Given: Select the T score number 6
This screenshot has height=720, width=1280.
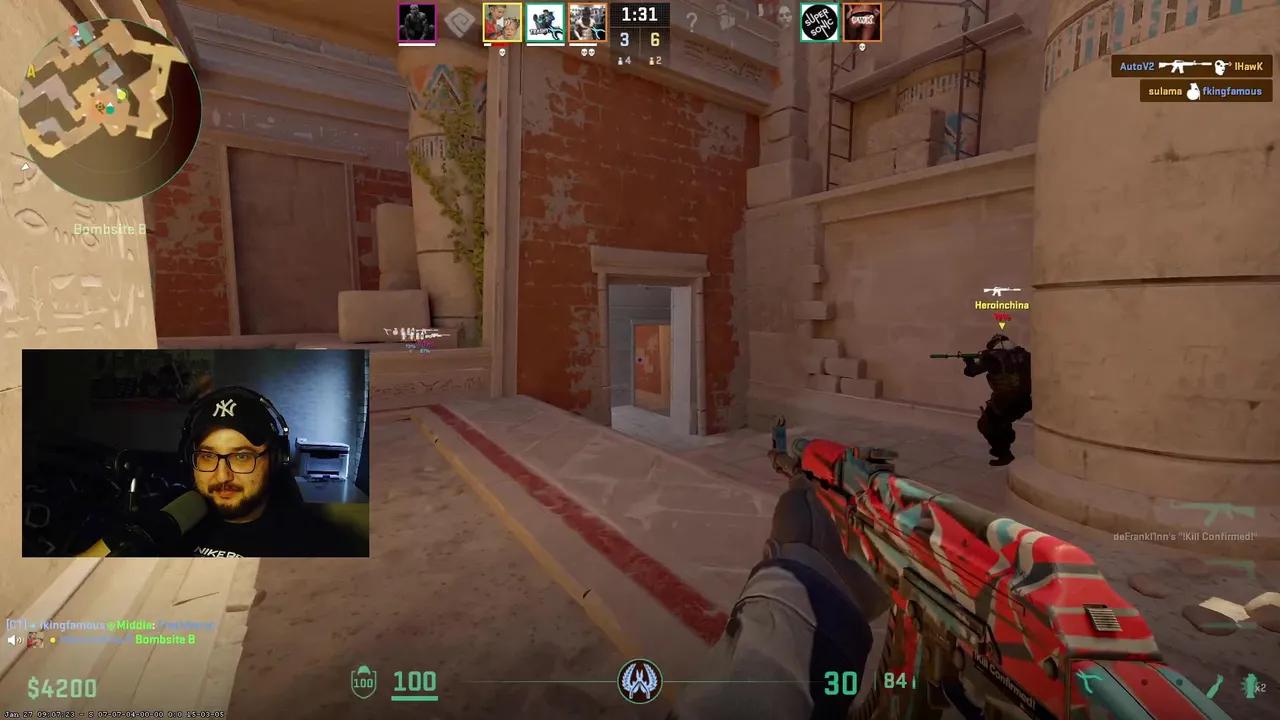Looking at the screenshot, I should 655,39.
